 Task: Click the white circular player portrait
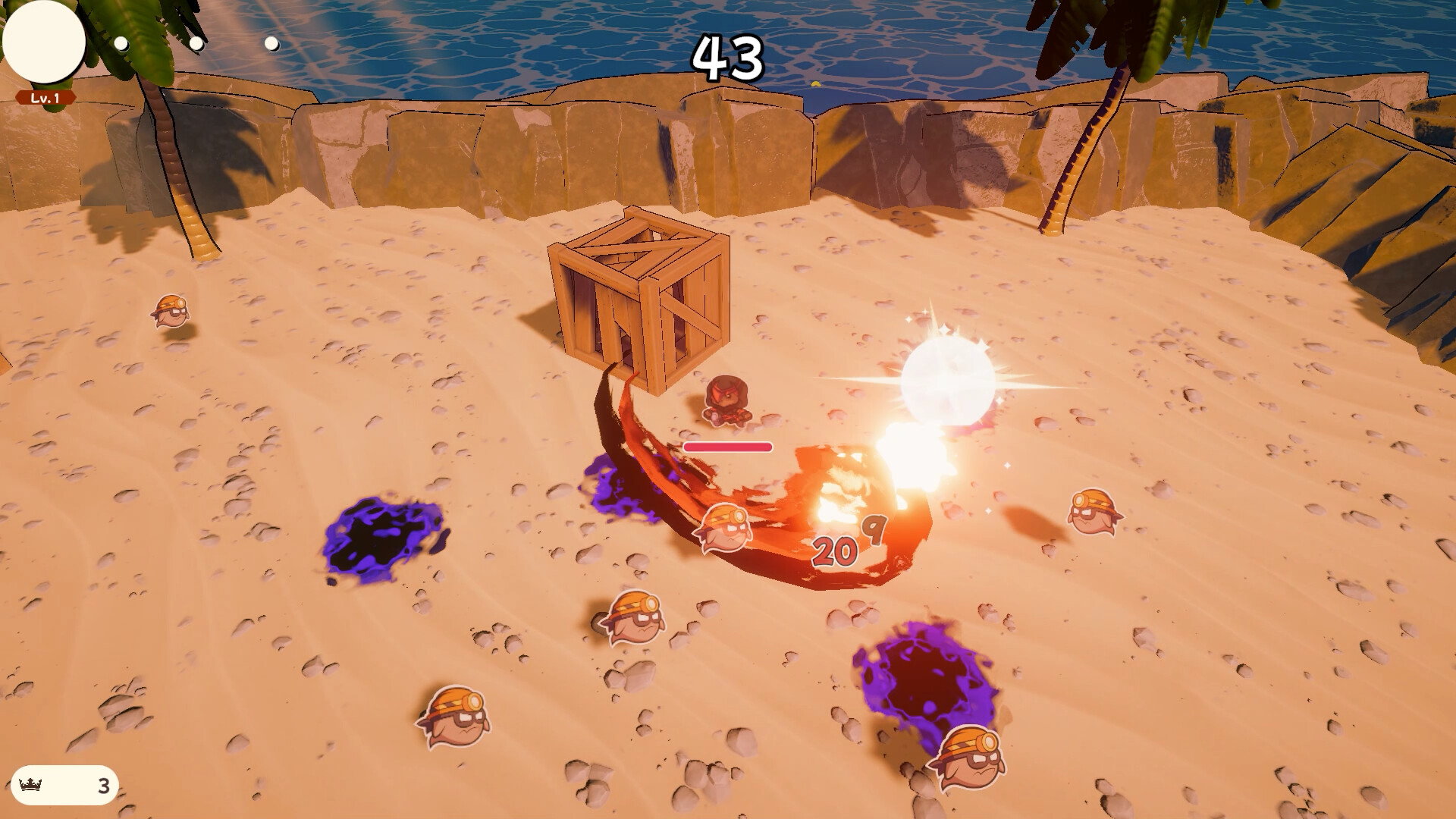[44, 42]
